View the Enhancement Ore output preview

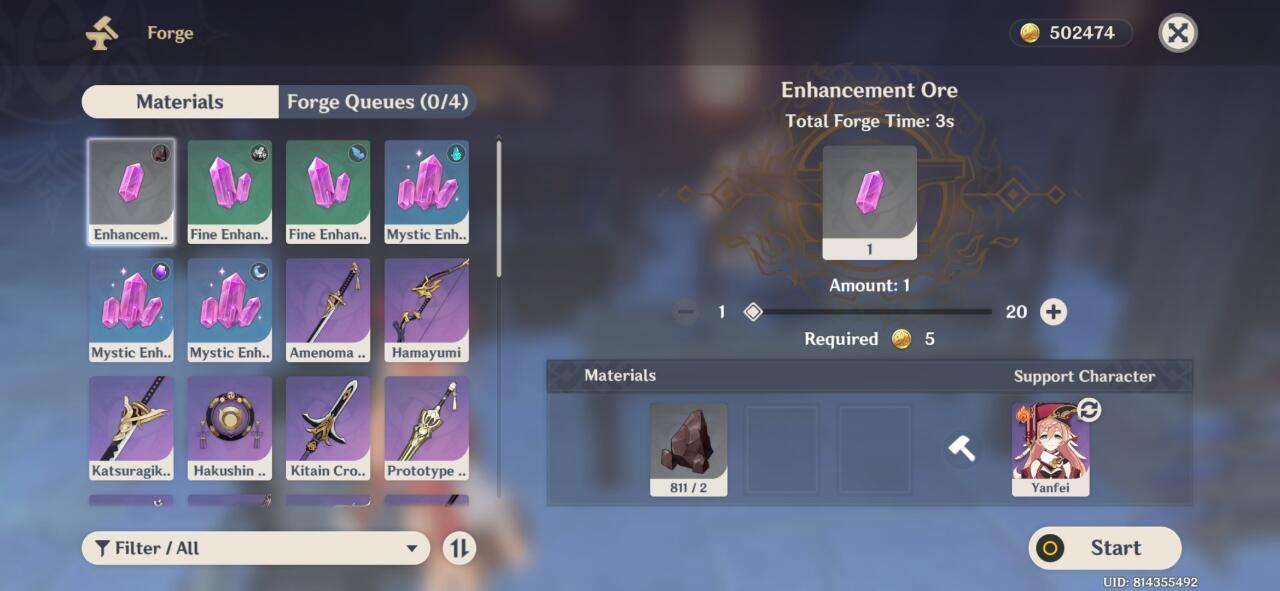pos(869,202)
